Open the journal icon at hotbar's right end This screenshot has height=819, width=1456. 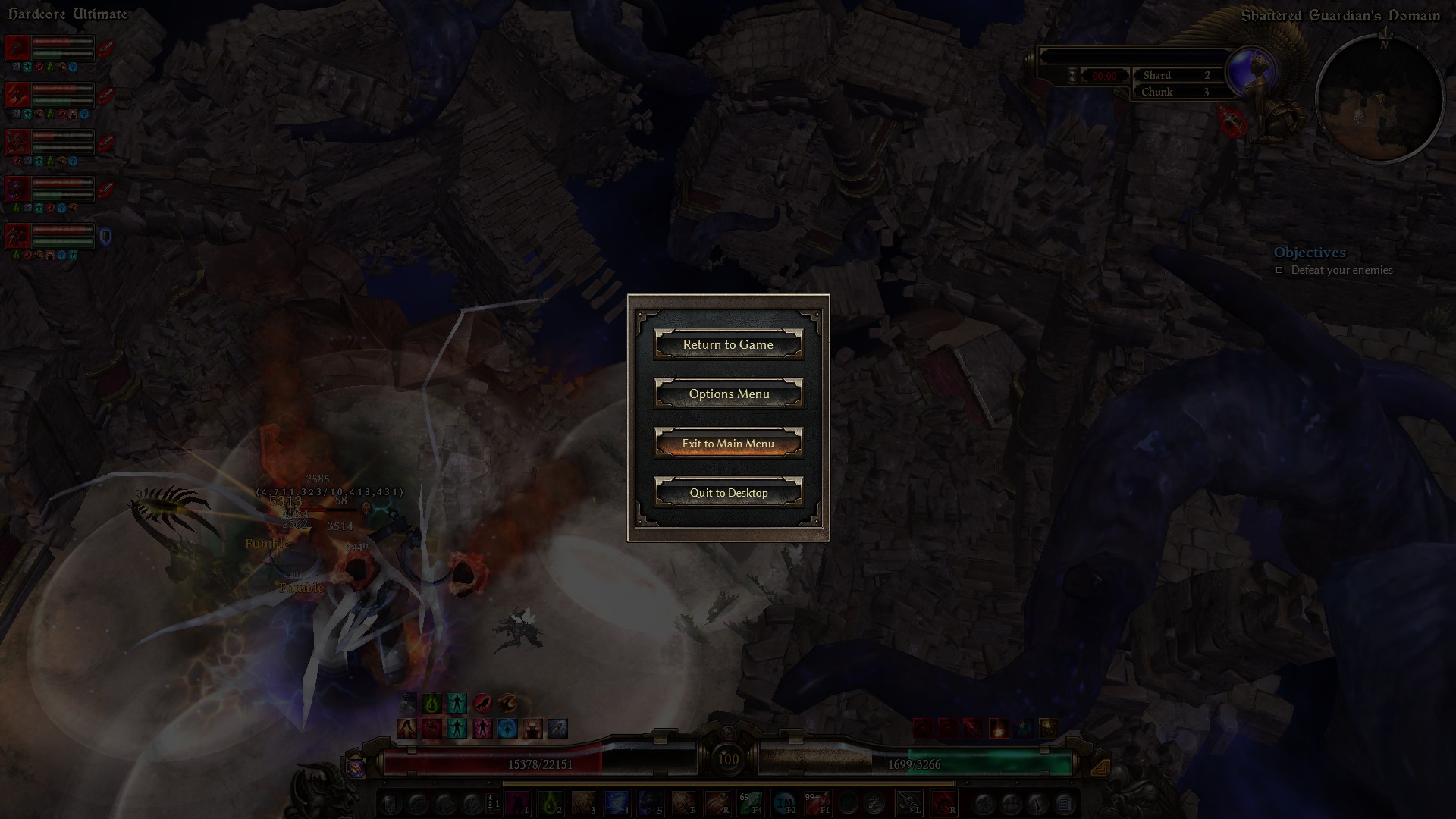[1064, 803]
